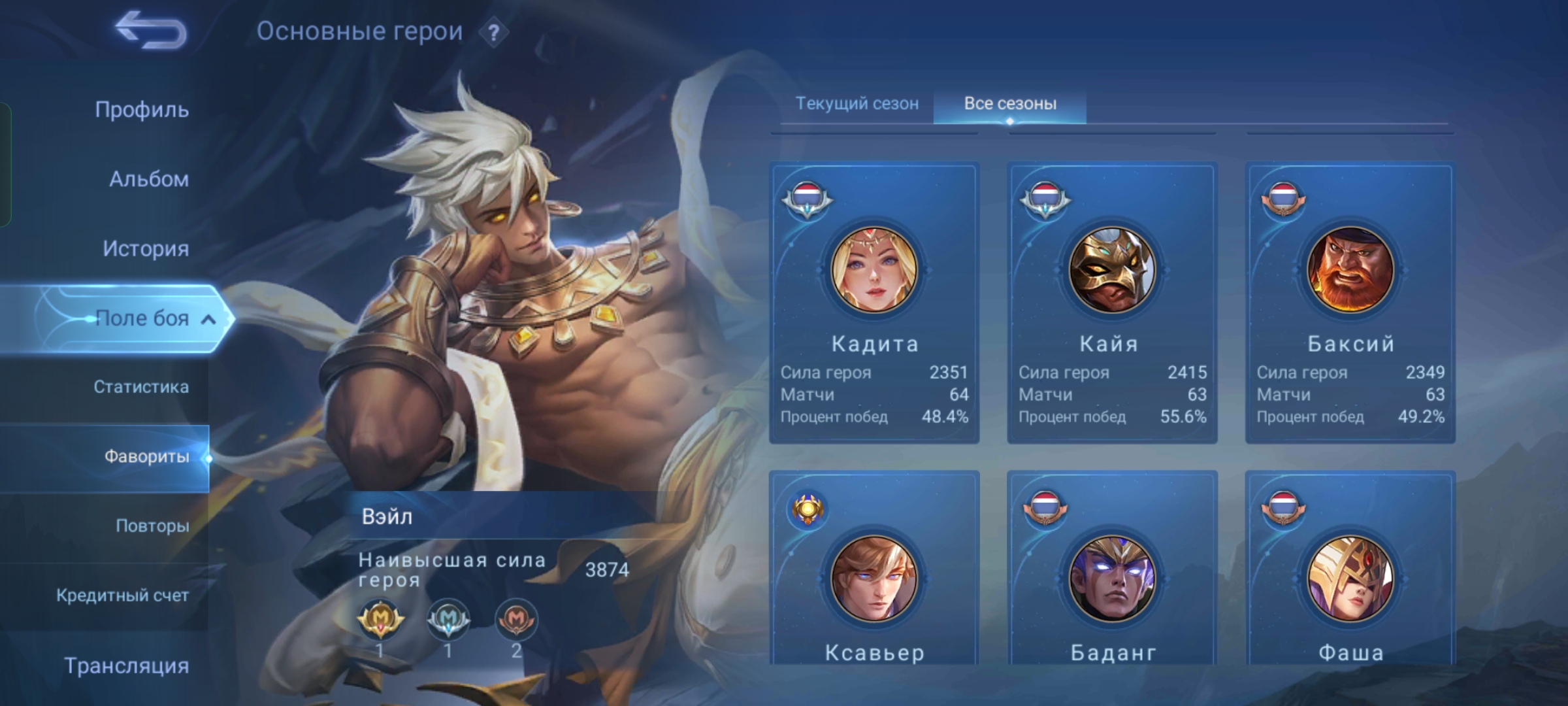
Task: Collapse the Поле боя menu section
Action: (208, 319)
